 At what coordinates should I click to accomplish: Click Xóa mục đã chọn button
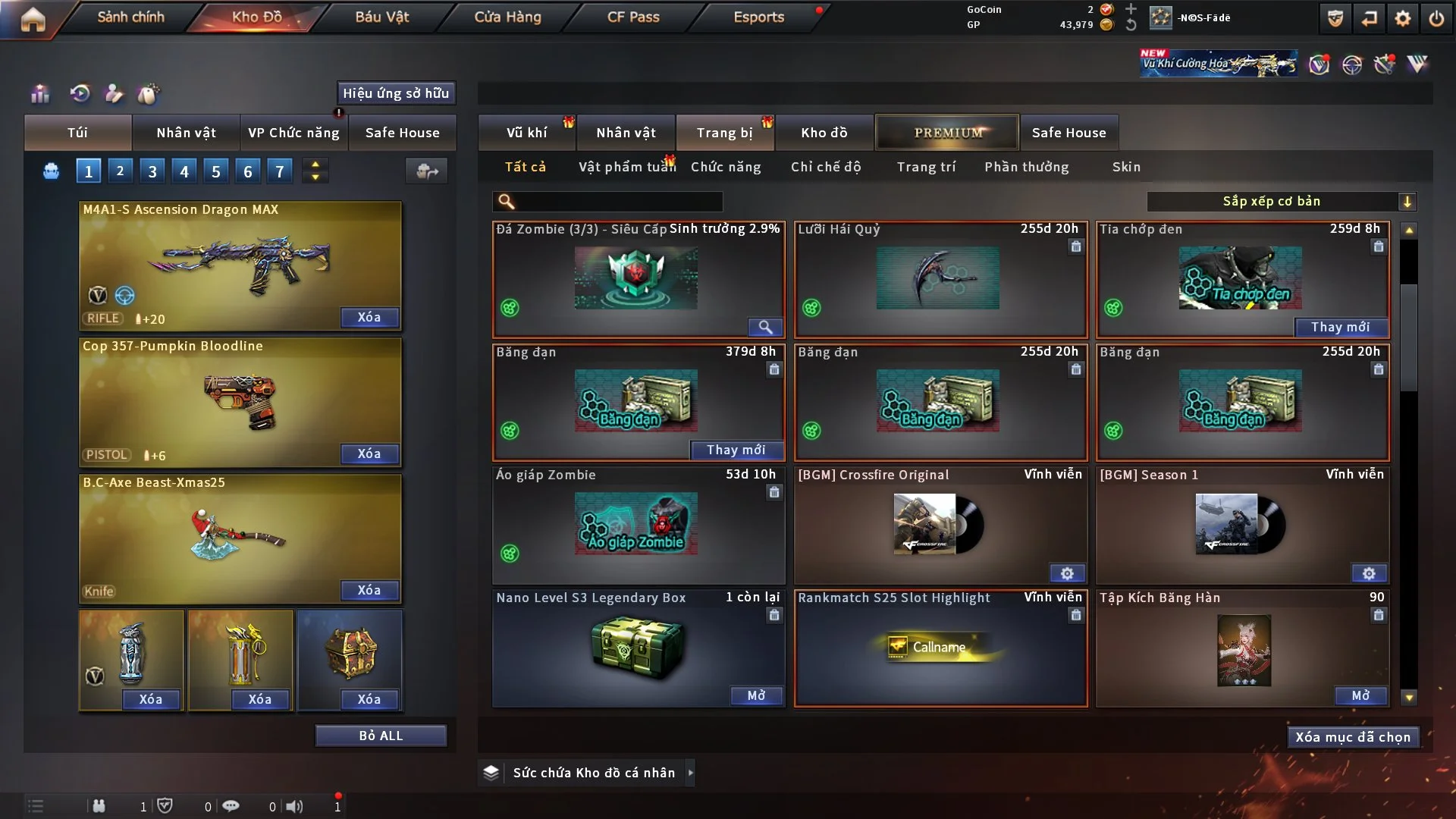point(1352,737)
